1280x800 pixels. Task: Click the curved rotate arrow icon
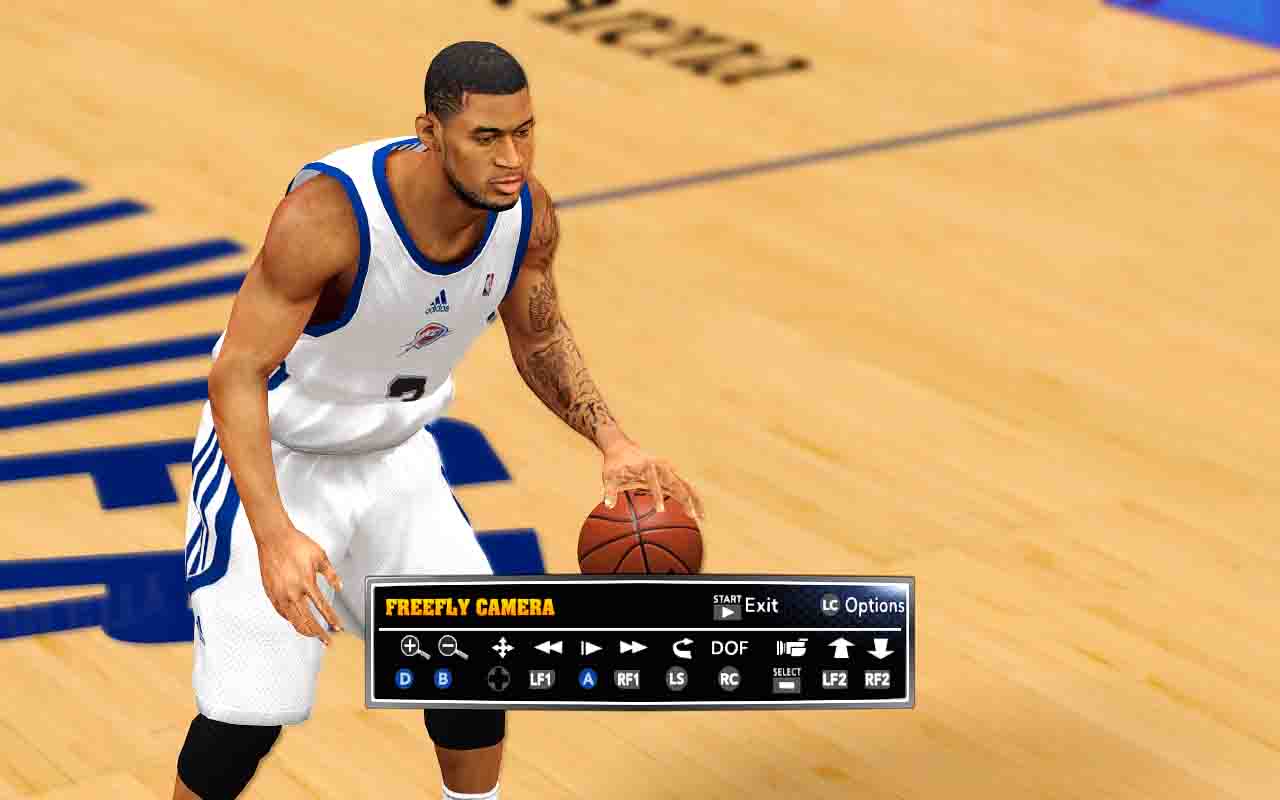click(682, 647)
